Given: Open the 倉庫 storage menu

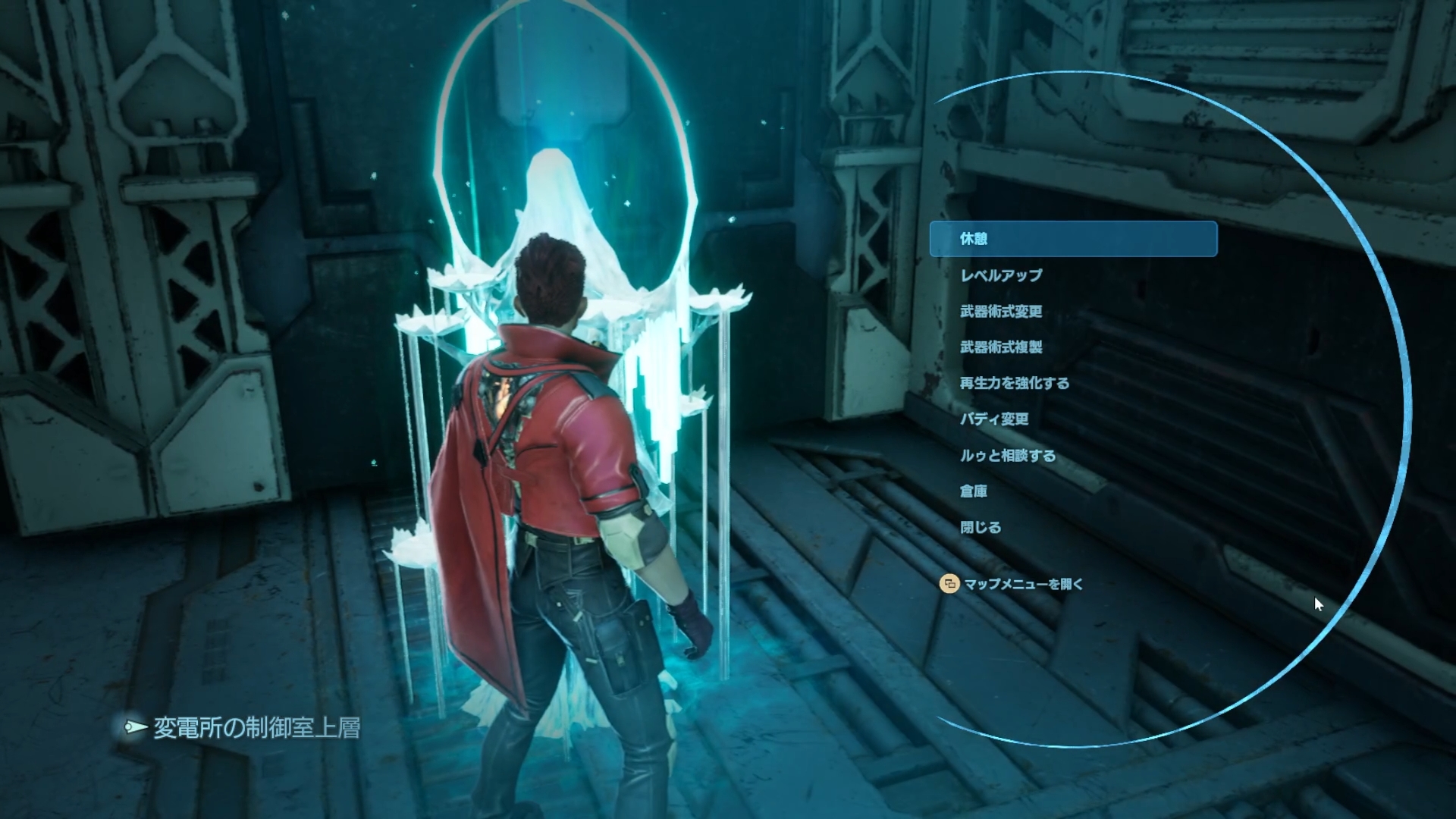Looking at the screenshot, I should [974, 491].
